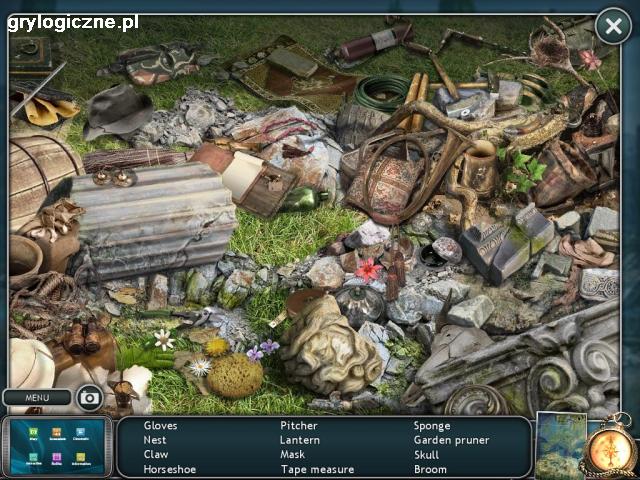
Task: Open the MENU button
Action: 37,398
